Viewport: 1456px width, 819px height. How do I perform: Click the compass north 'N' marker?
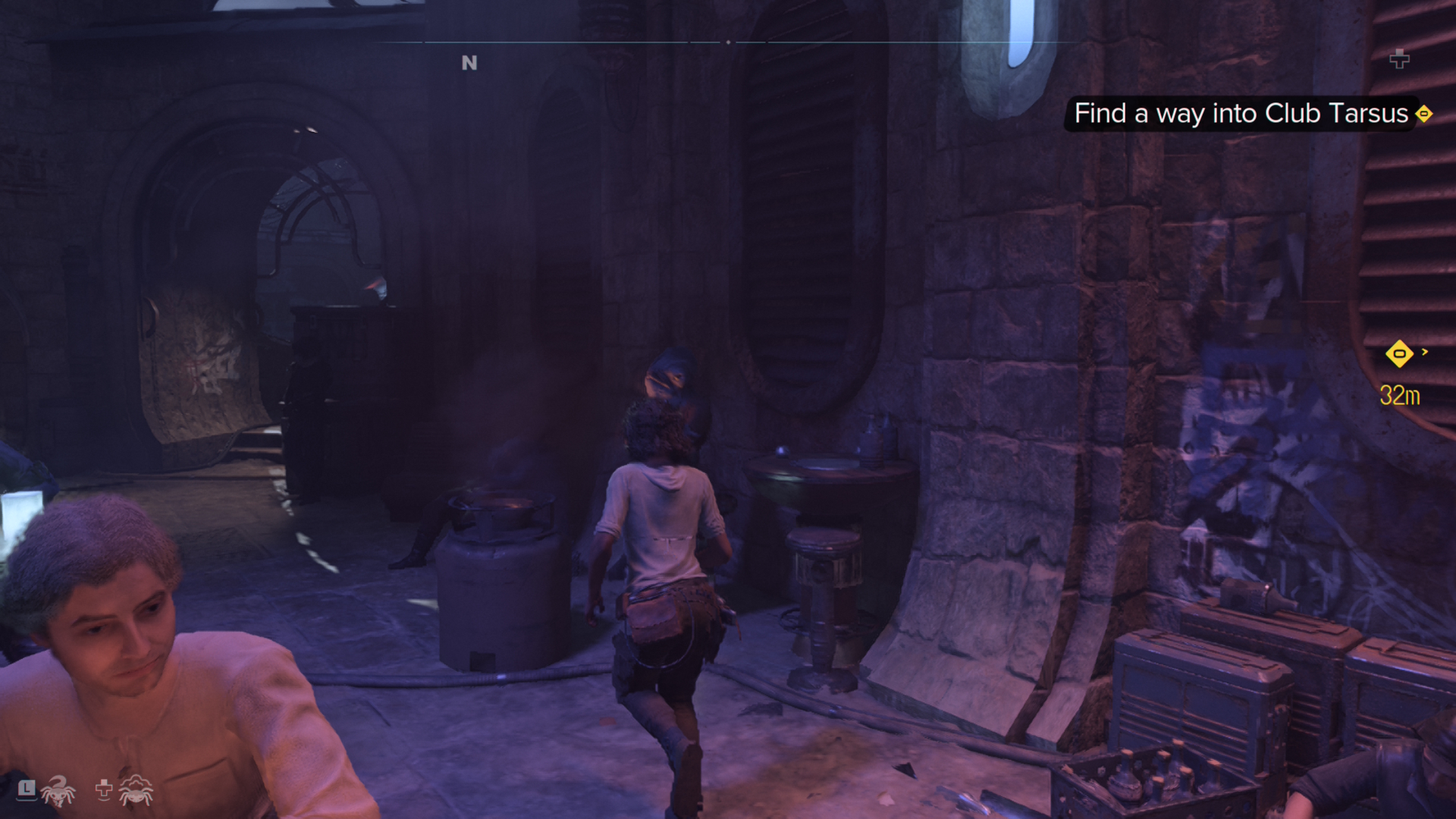469,63
